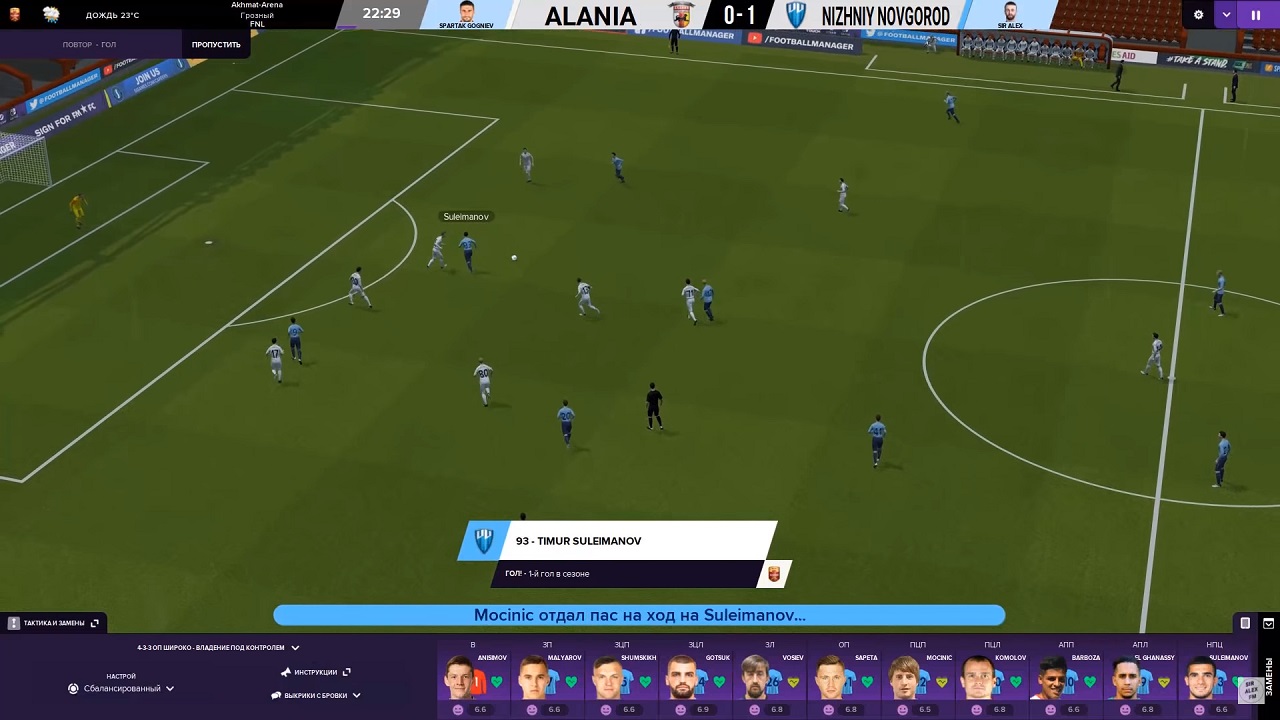Open the Тактика и замены panel
Viewport: 1280px width, 720px height.
click(54, 623)
